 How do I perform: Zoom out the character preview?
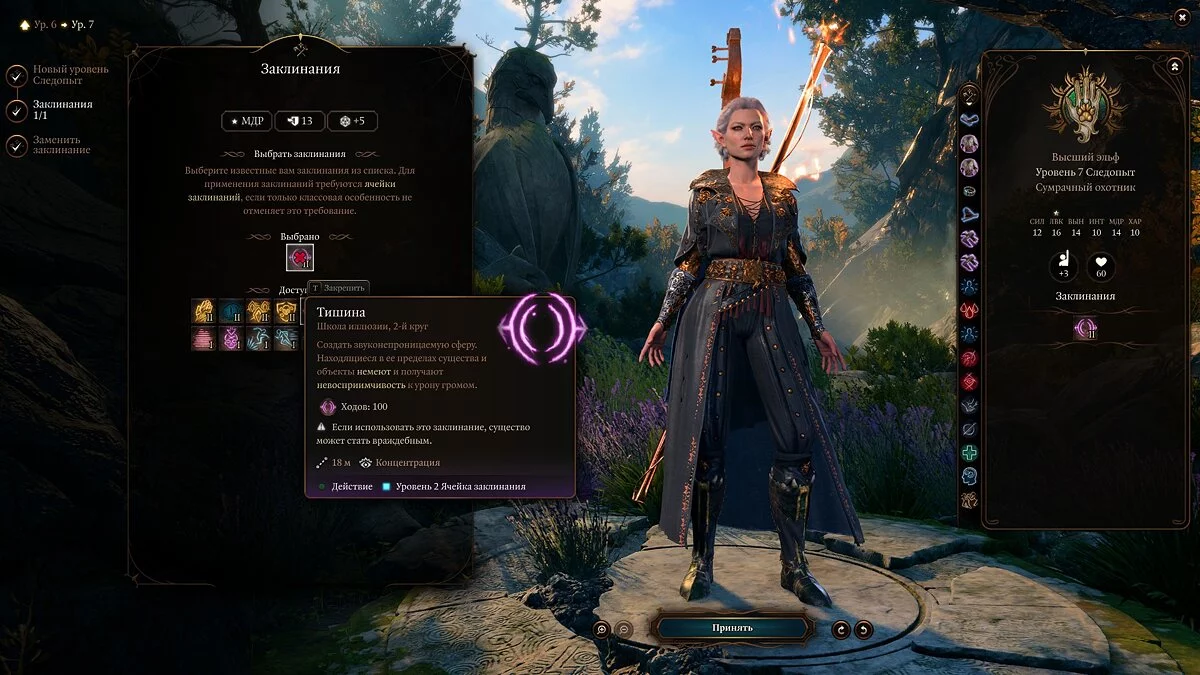click(623, 629)
